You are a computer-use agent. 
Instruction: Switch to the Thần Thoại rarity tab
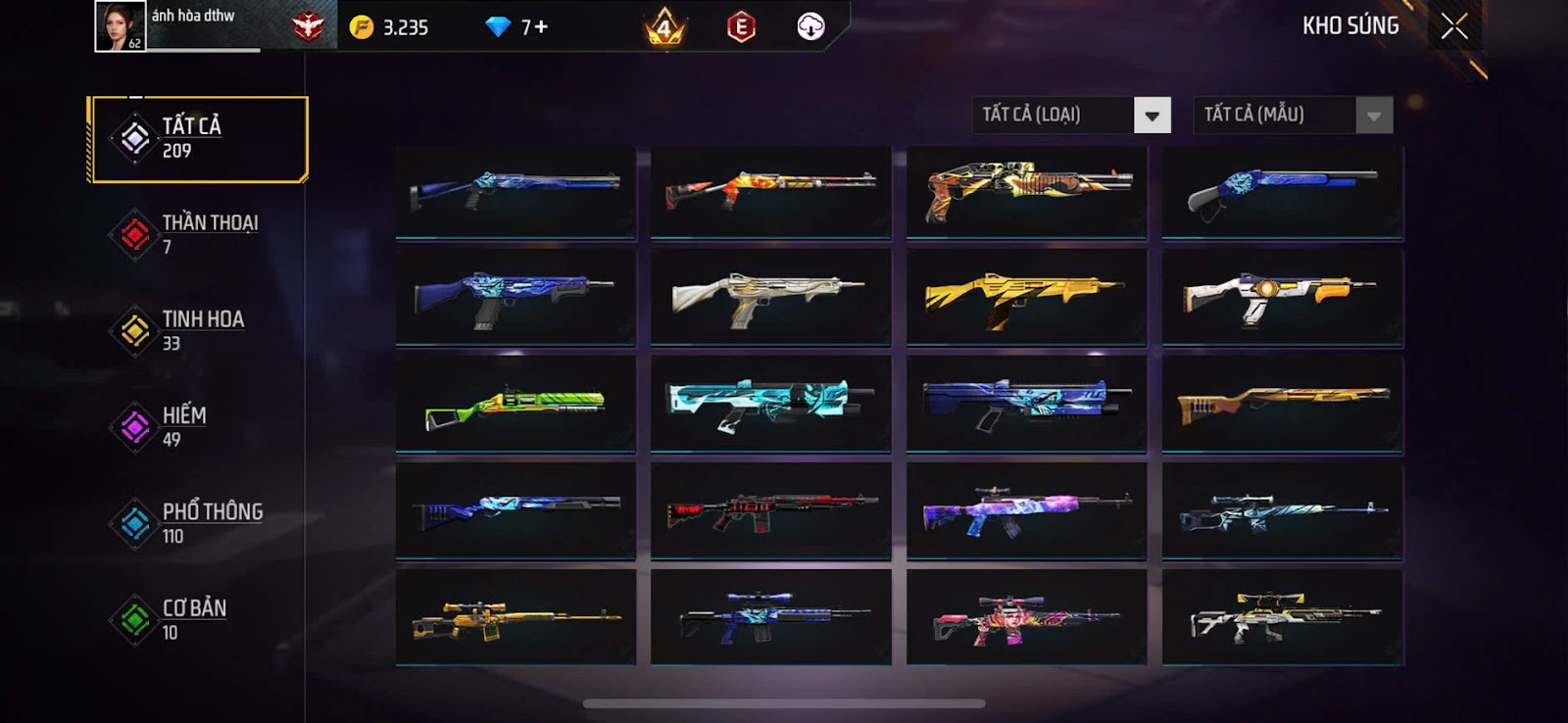pyautogui.click(x=198, y=234)
